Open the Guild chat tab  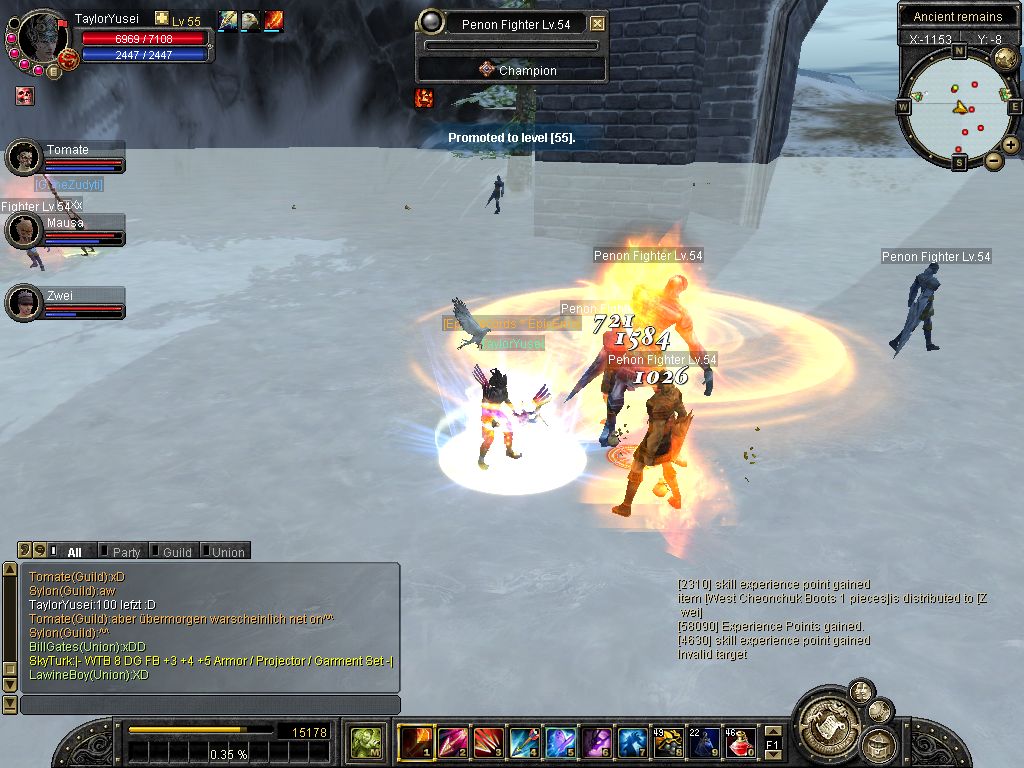(x=177, y=552)
